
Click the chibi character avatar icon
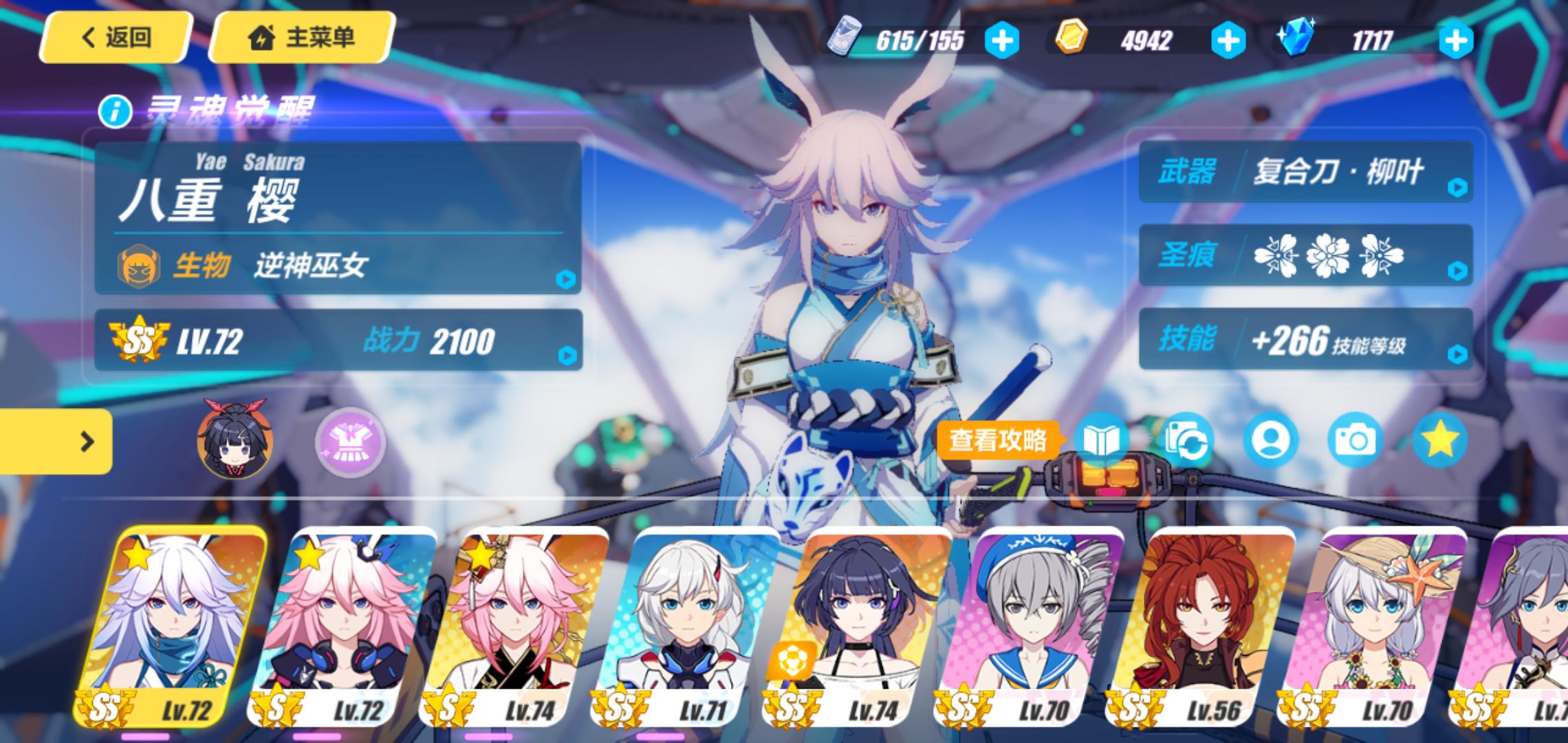[x=235, y=440]
